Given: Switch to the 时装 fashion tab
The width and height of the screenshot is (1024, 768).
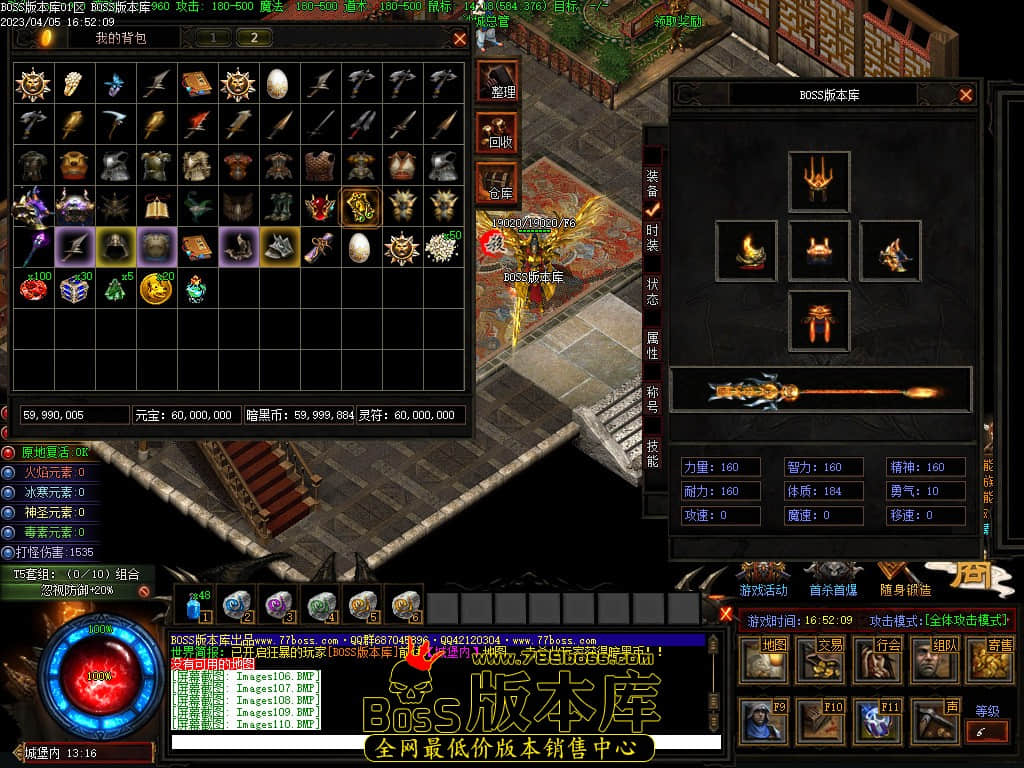Looking at the screenshot, I should click(652, 238).
